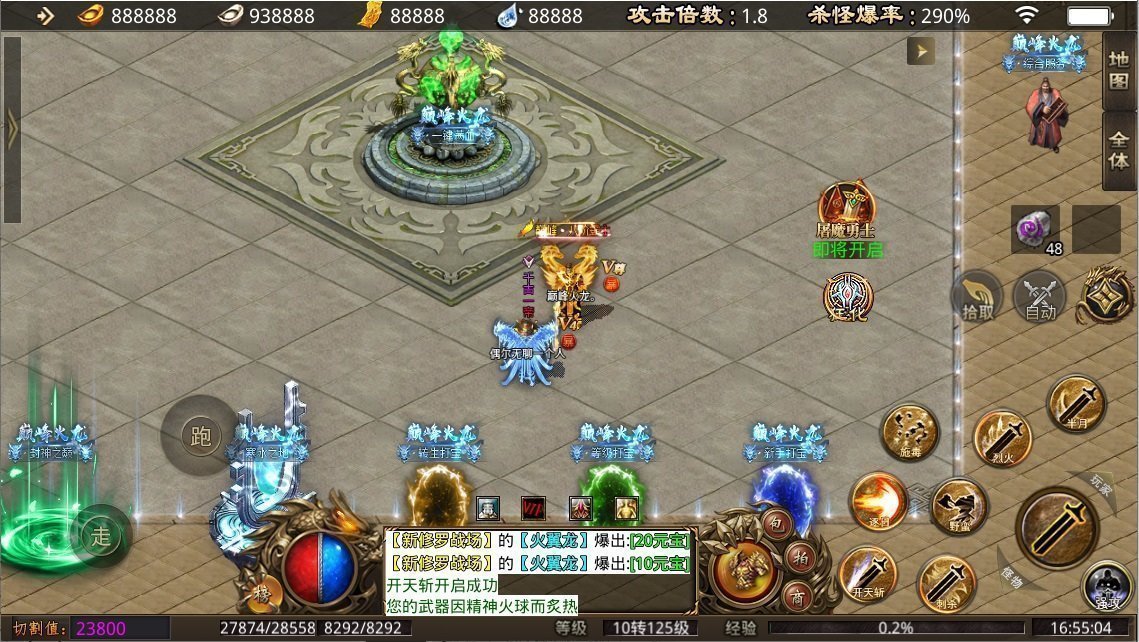Open the 包 bag button
The height and width of the screenshot is (642, 1139).
pyautogui.click(x=777, y=523)
